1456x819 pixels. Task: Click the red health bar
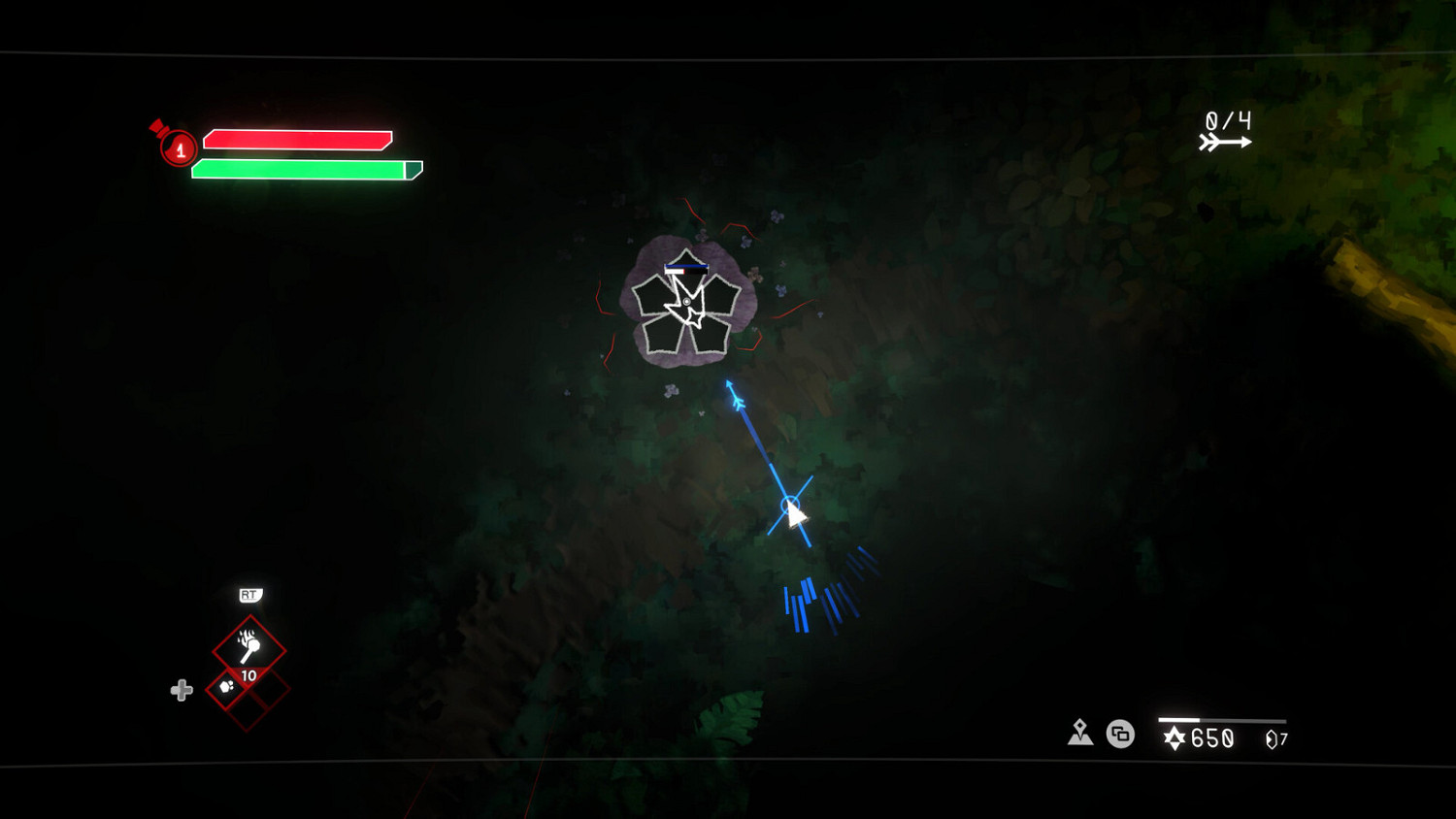coord(296,139)
